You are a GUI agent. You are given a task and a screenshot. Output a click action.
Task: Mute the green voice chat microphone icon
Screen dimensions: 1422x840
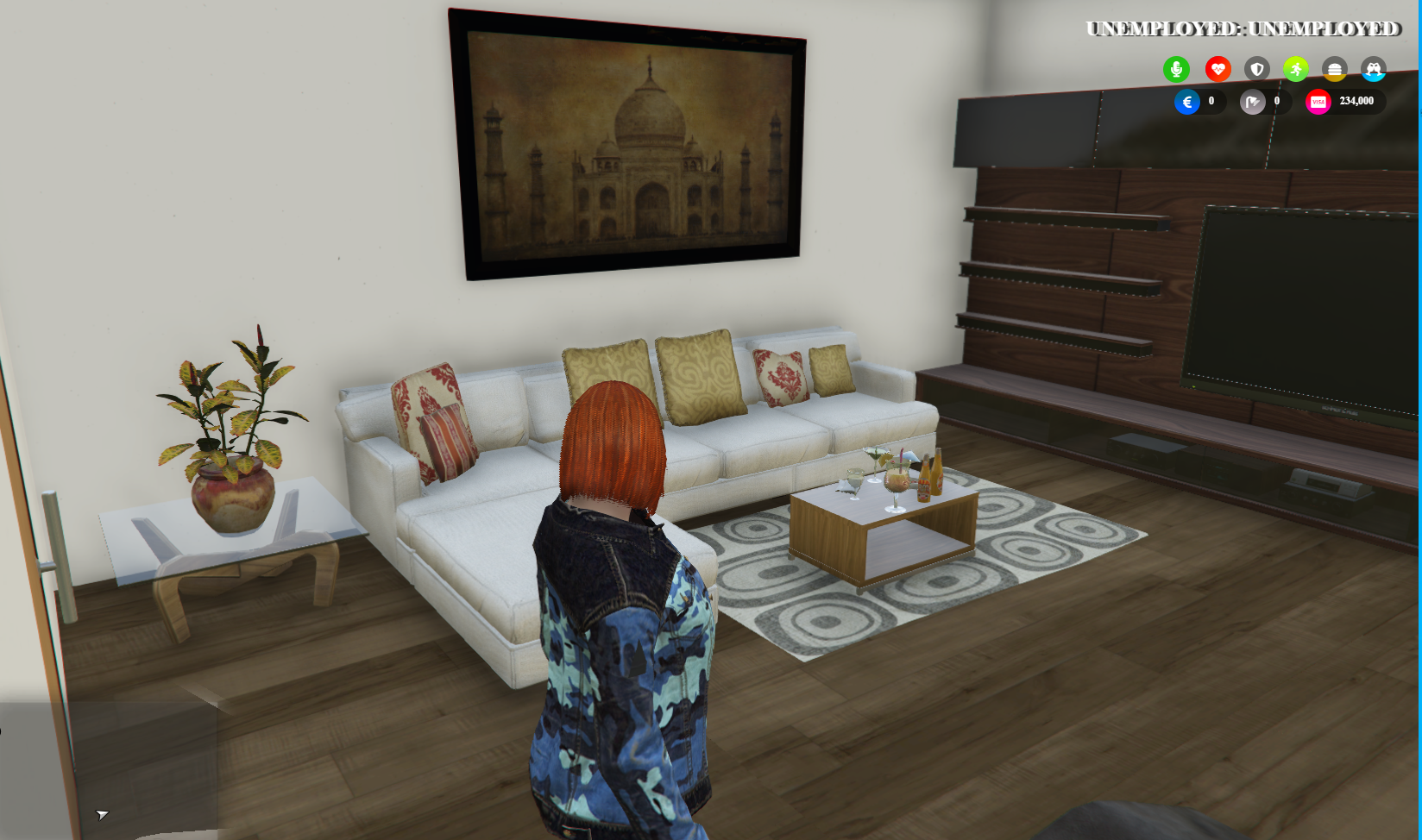coord(1178,69)
